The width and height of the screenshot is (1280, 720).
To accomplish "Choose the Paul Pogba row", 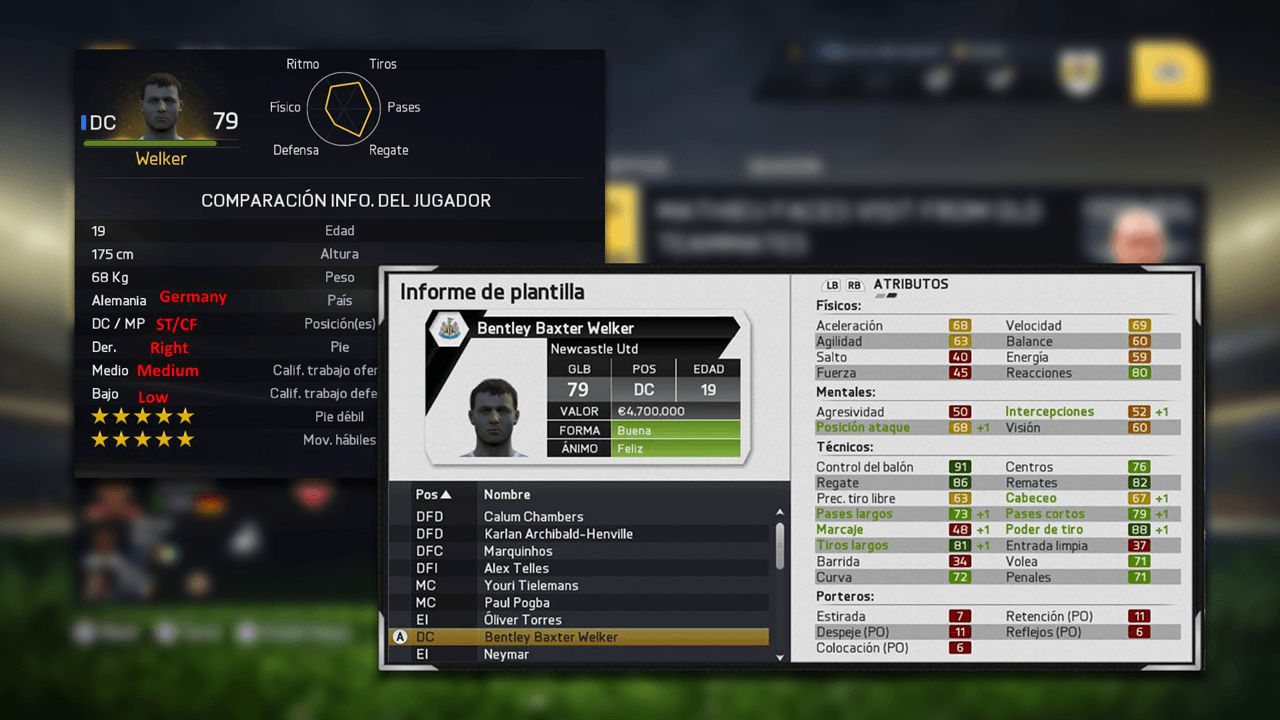I will pos(517,603).
